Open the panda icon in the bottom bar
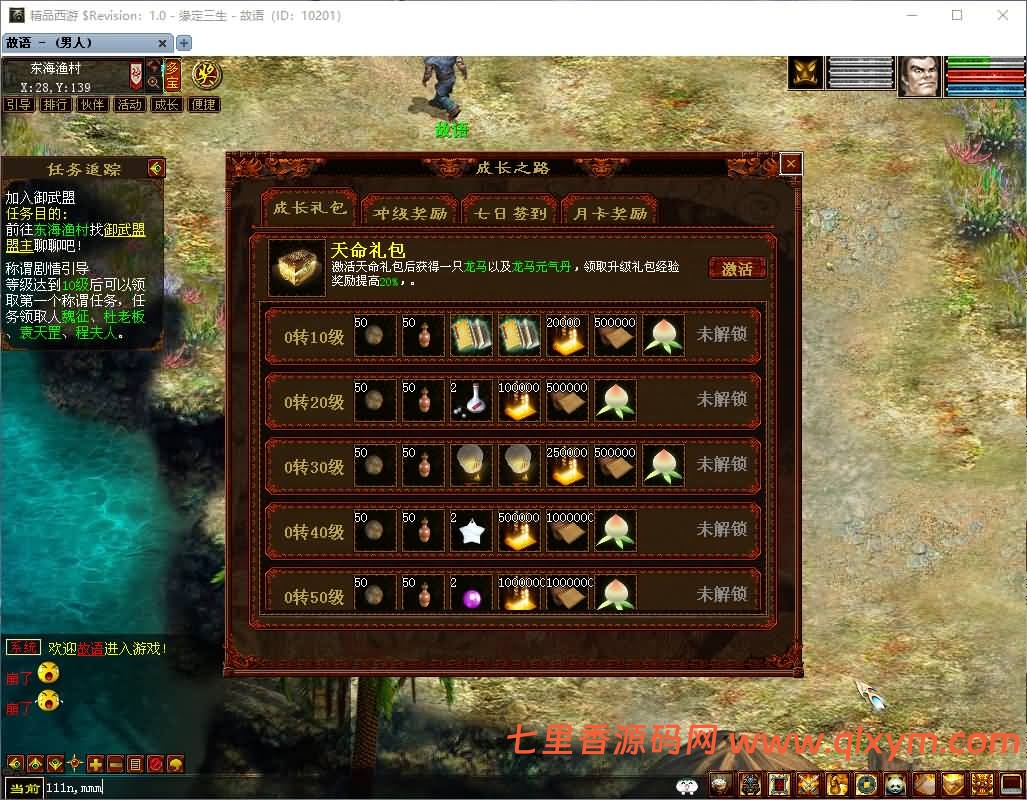Image resolution: width=1027 pixels, height=800 pixels. [895, 784]
